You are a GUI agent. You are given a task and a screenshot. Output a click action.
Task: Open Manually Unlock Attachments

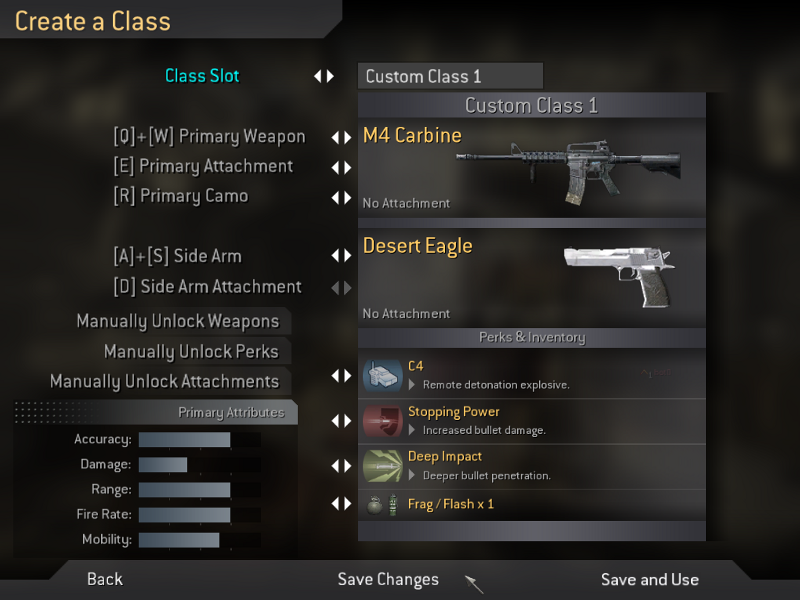coord(164,381)
